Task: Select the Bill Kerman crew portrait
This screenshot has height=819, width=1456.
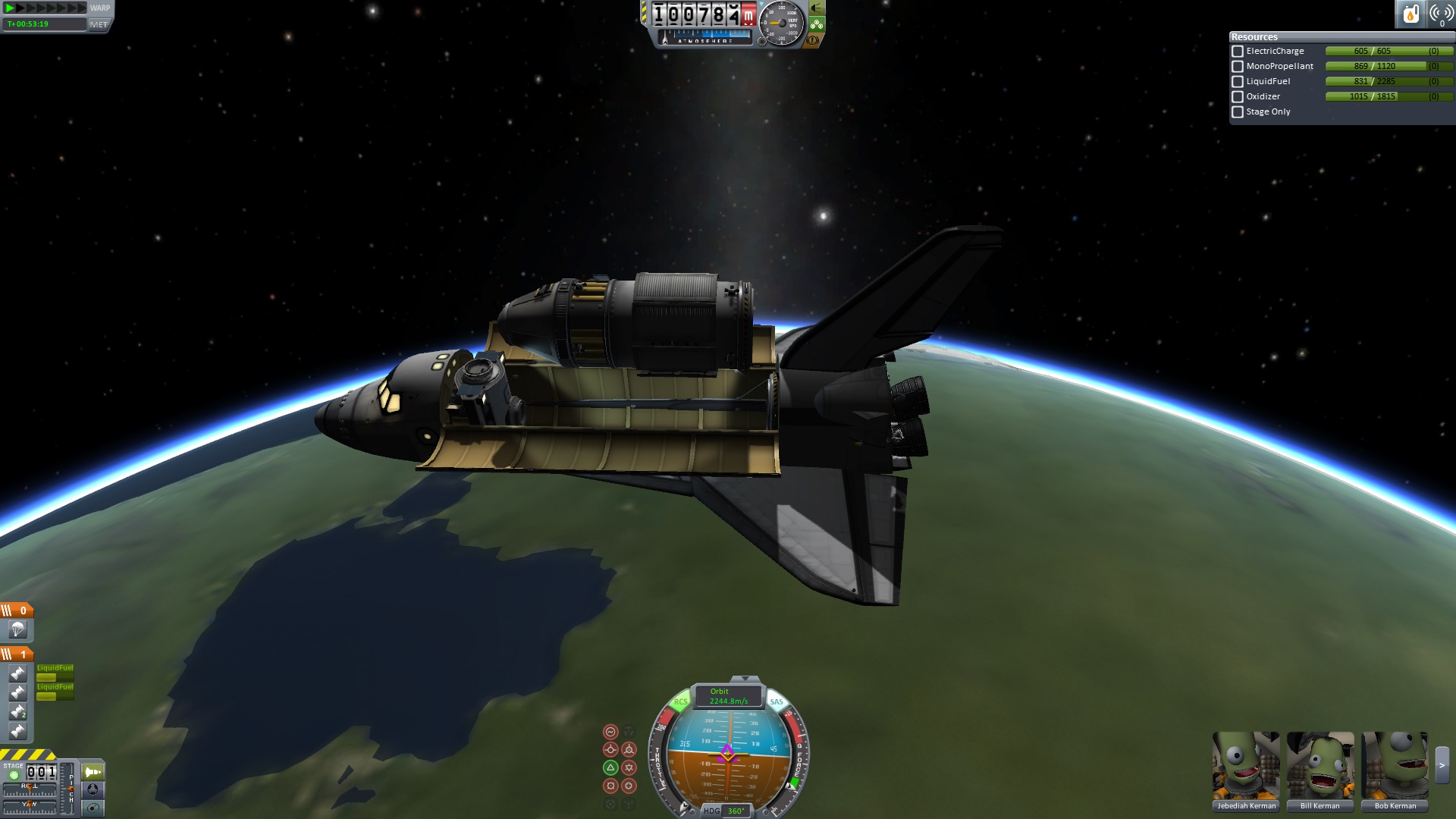Action: (1320, 766)
